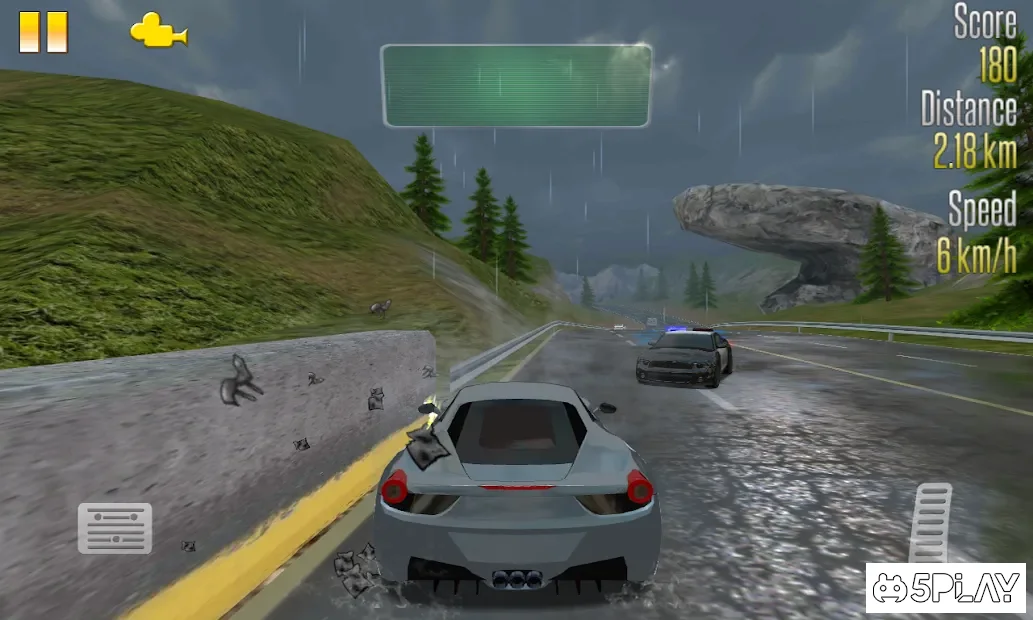
Task: Switch the camera view
Action: click(158, 31)
